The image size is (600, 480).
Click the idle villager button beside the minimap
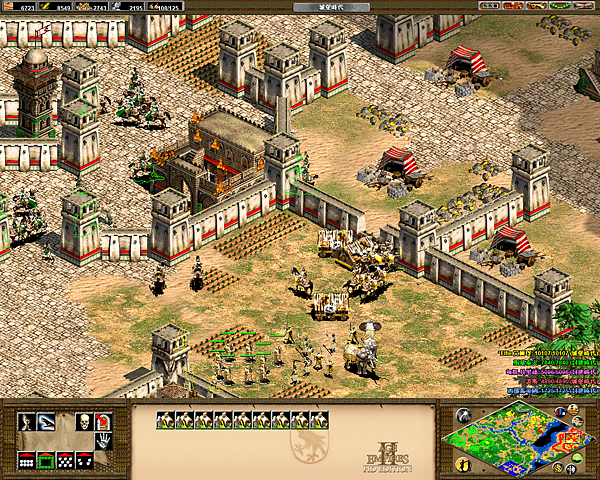(x=463, y=463)
